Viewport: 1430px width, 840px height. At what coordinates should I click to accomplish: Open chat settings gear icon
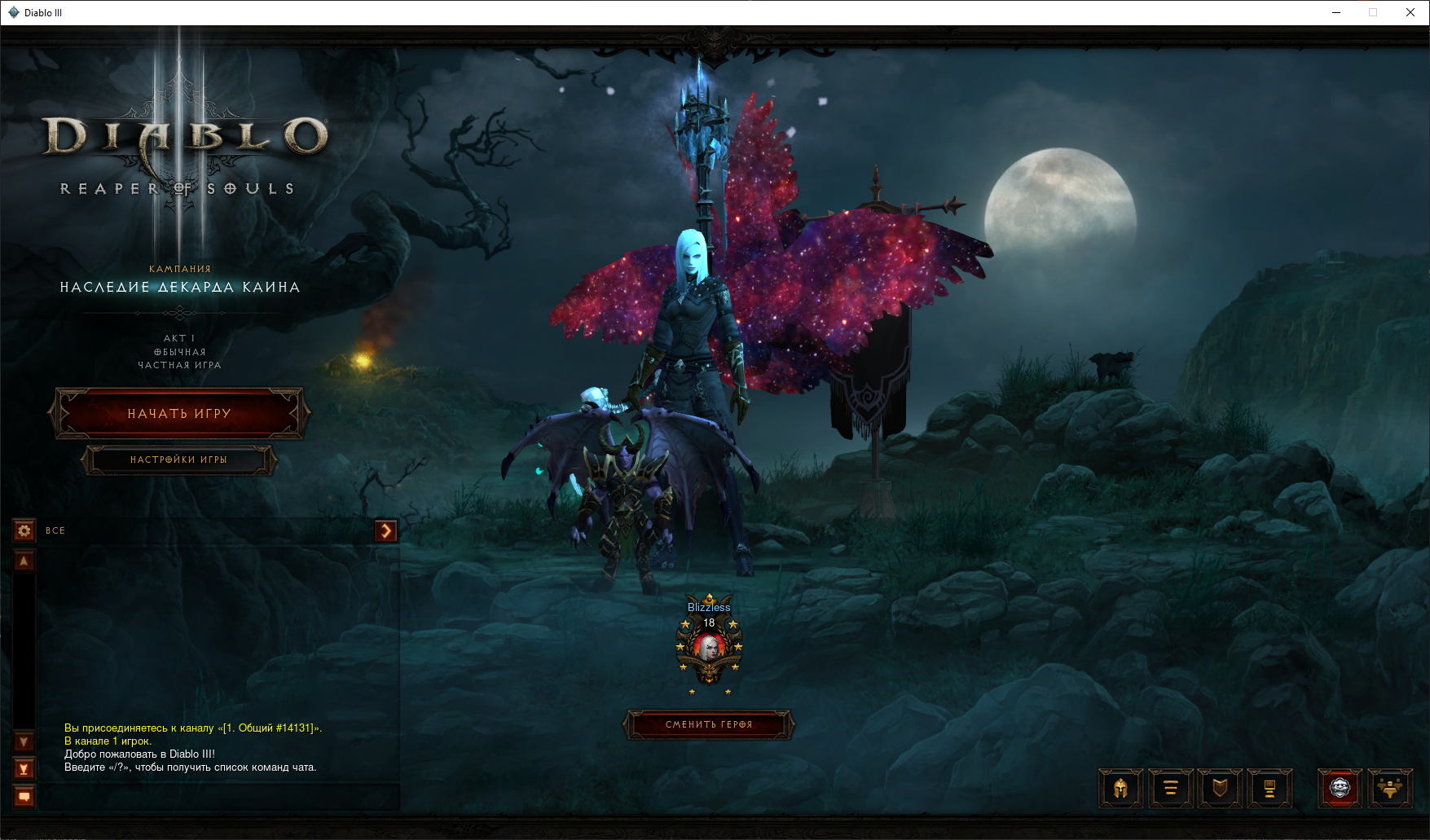coord(24,531)
